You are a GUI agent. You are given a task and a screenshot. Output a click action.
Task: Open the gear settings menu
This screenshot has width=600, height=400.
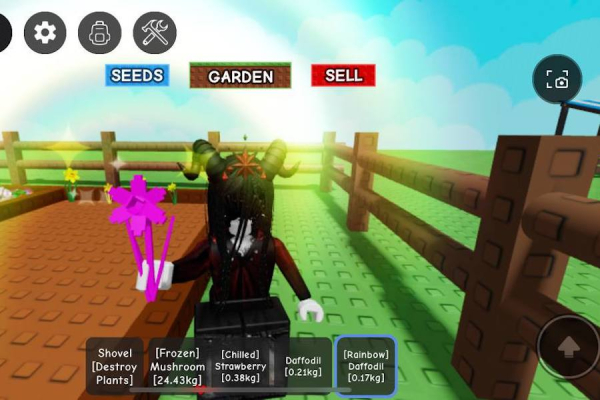coord(45,33)
